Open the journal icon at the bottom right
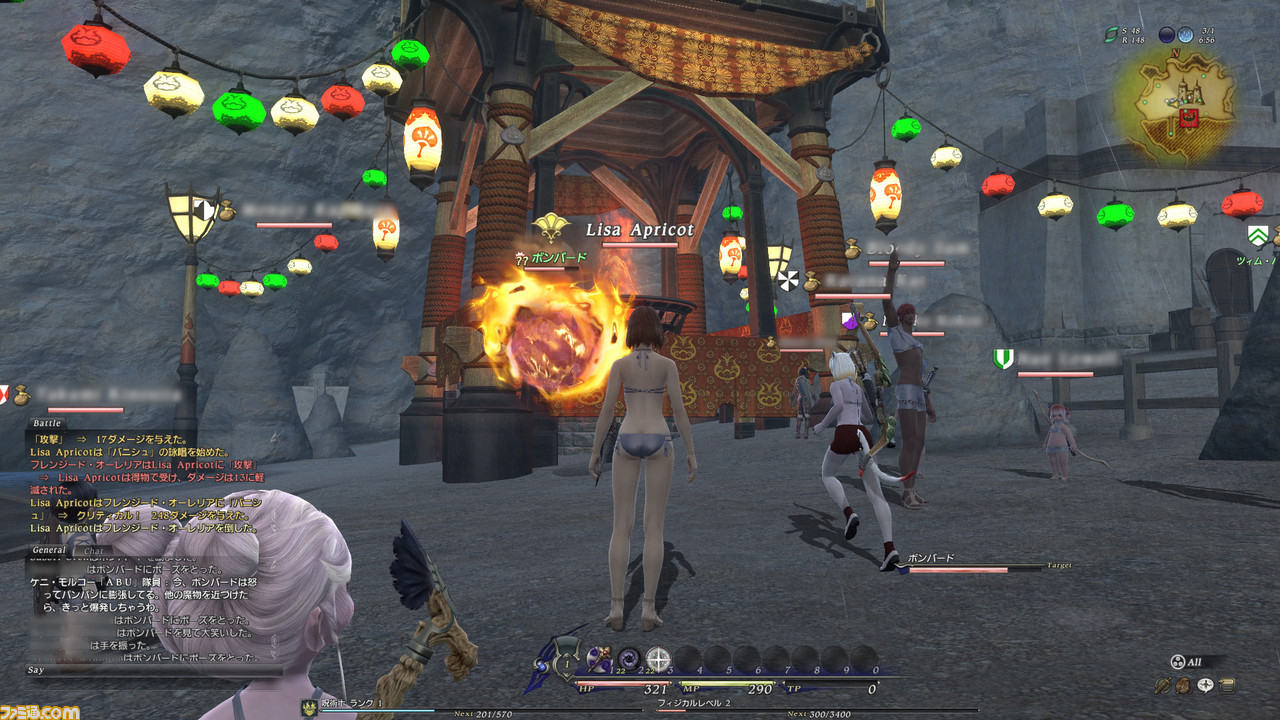This screenshot has height=720, width=1280. [x=1226, y=686]
